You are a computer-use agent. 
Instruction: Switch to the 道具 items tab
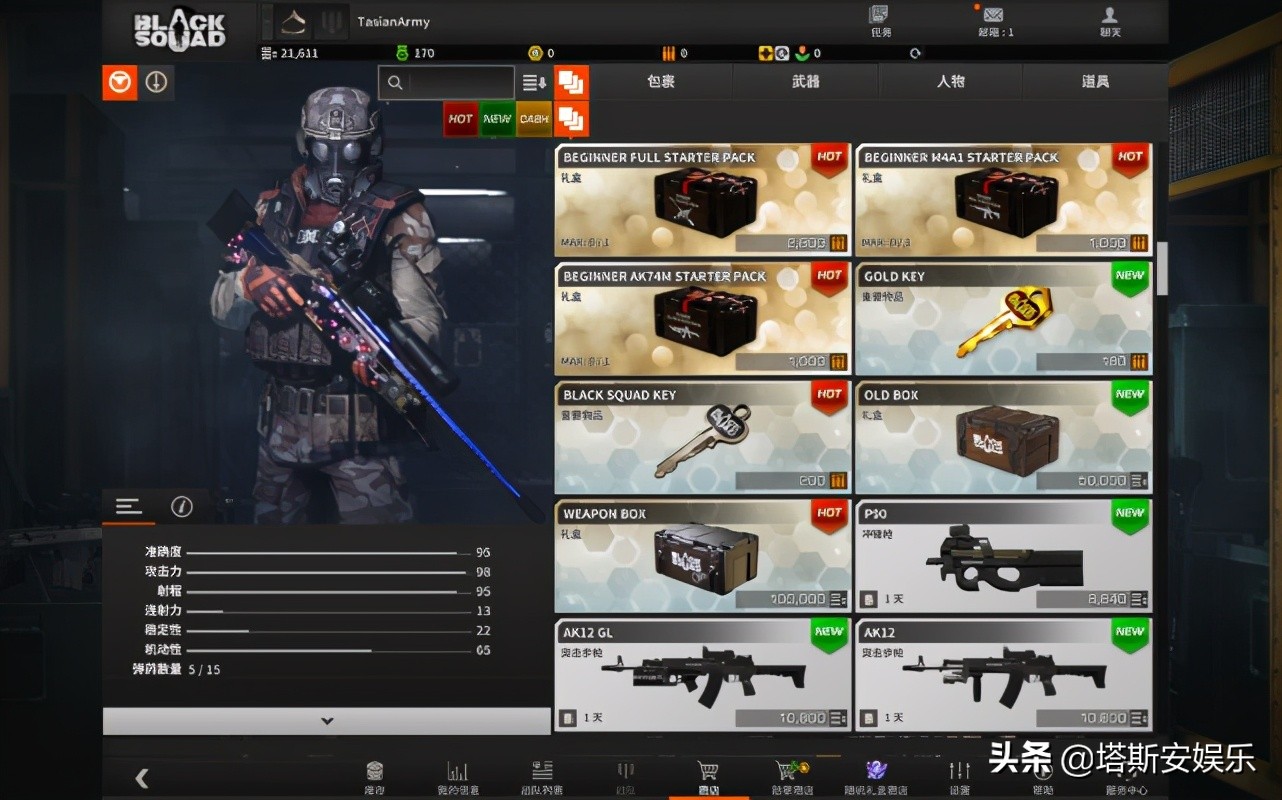1095,81
